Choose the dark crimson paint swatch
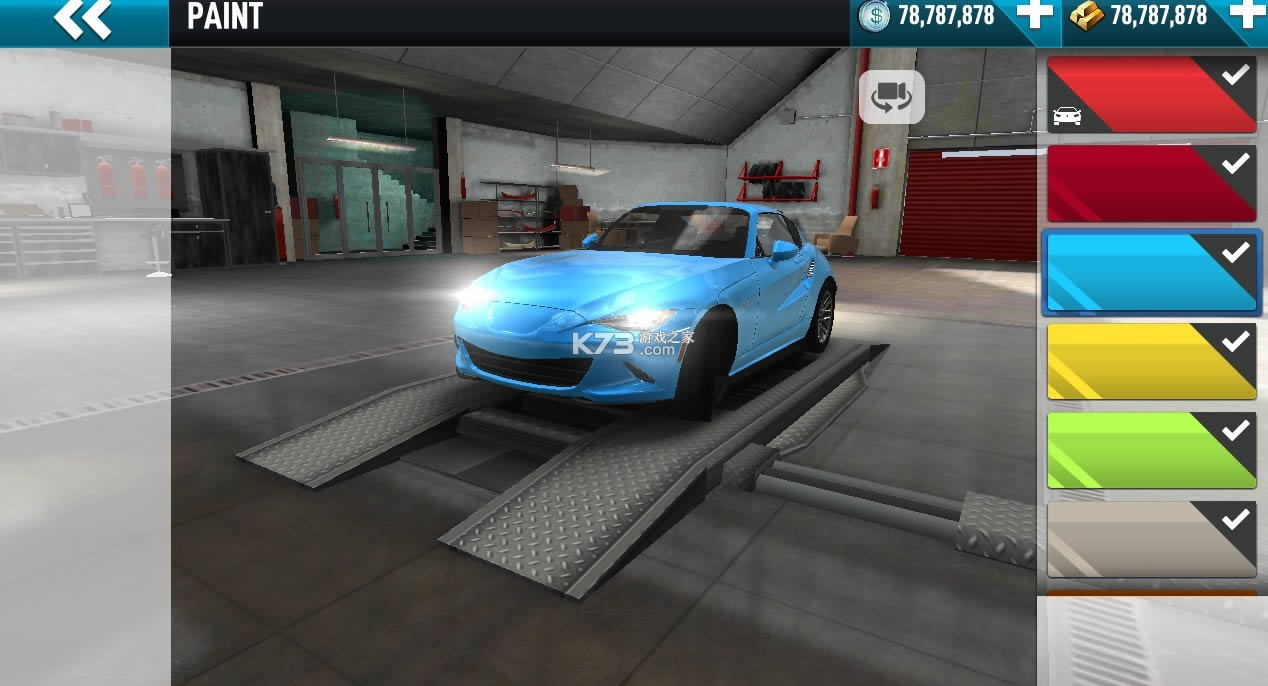 coord(1151,184)
